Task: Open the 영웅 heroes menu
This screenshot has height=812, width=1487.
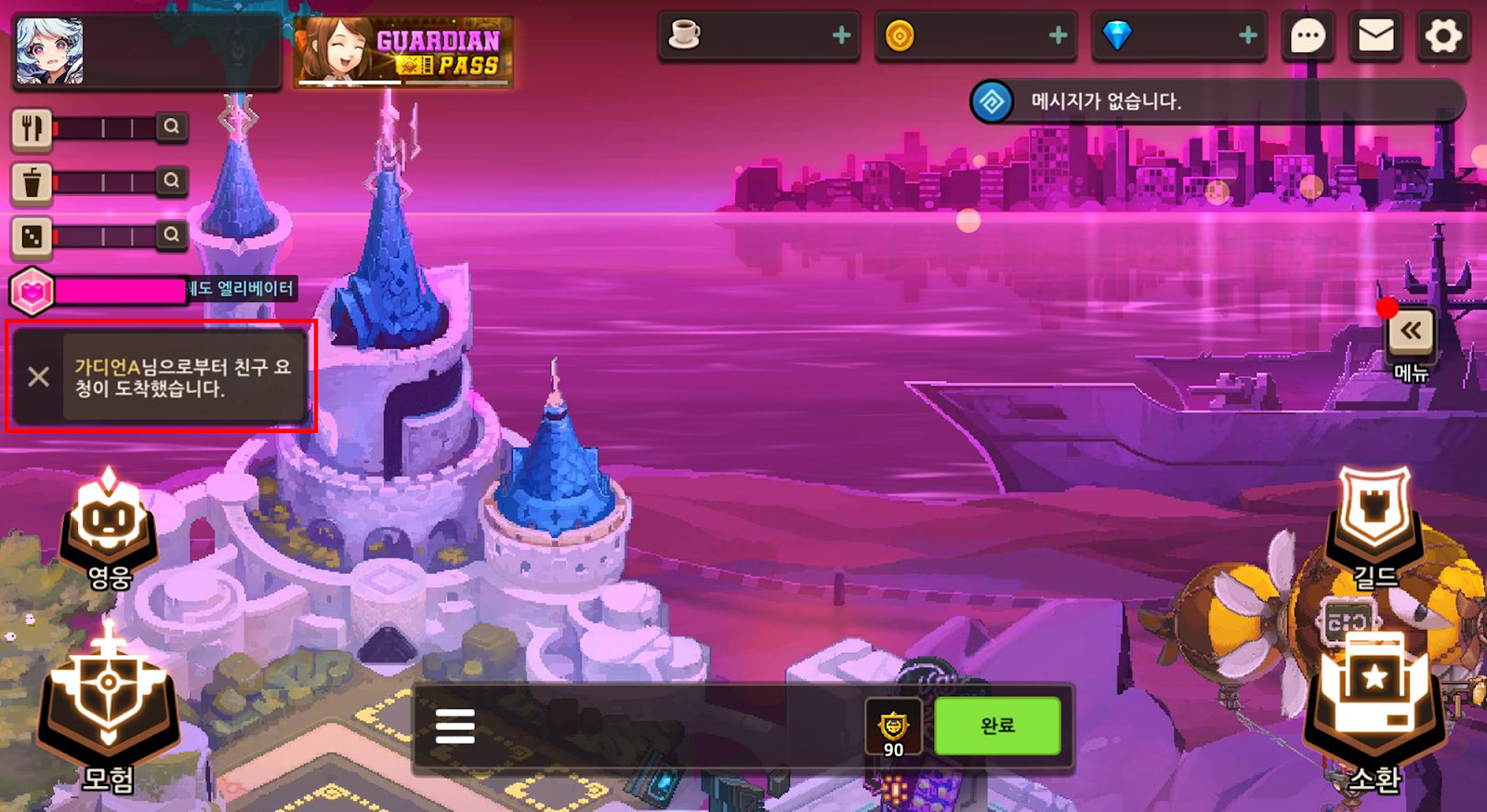Action: [x=110, y=531]
